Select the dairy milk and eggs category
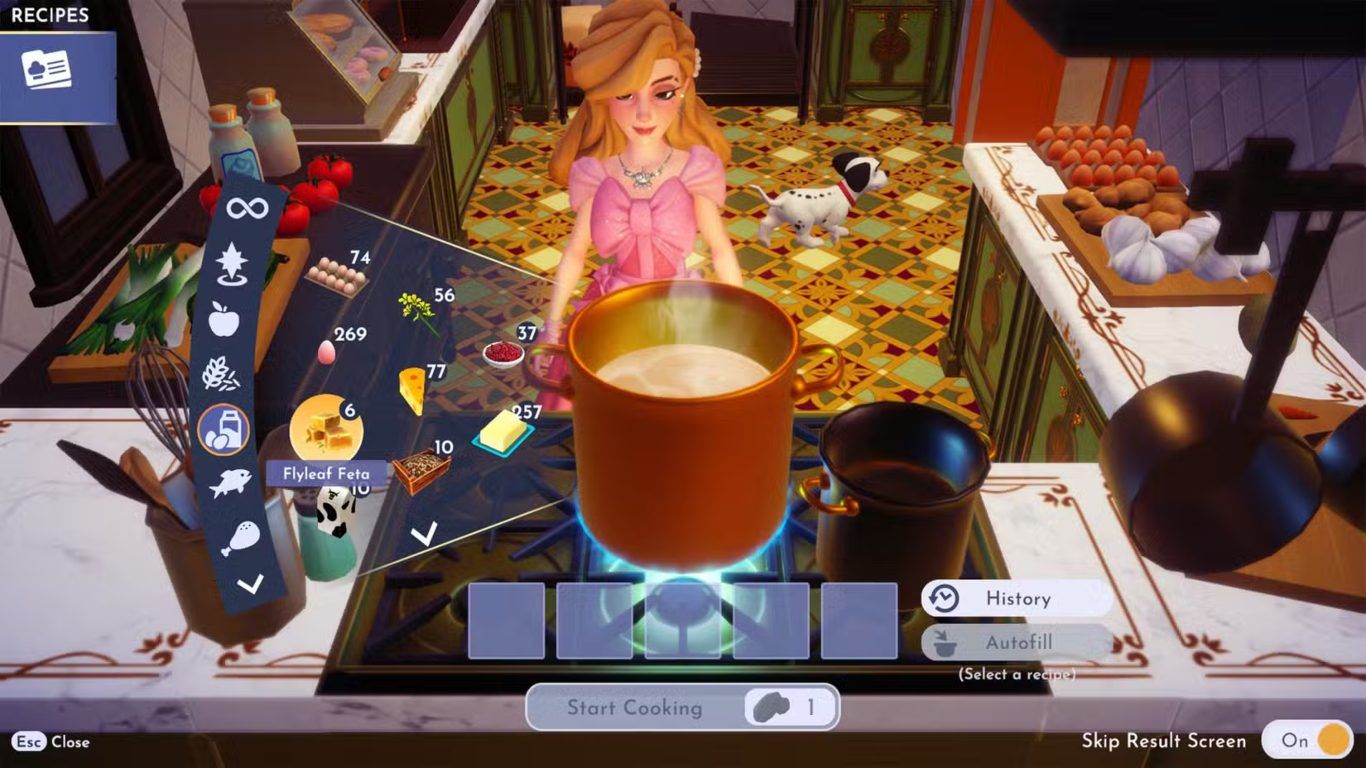Screen dimensions: 1366x768 coord(223,430)
